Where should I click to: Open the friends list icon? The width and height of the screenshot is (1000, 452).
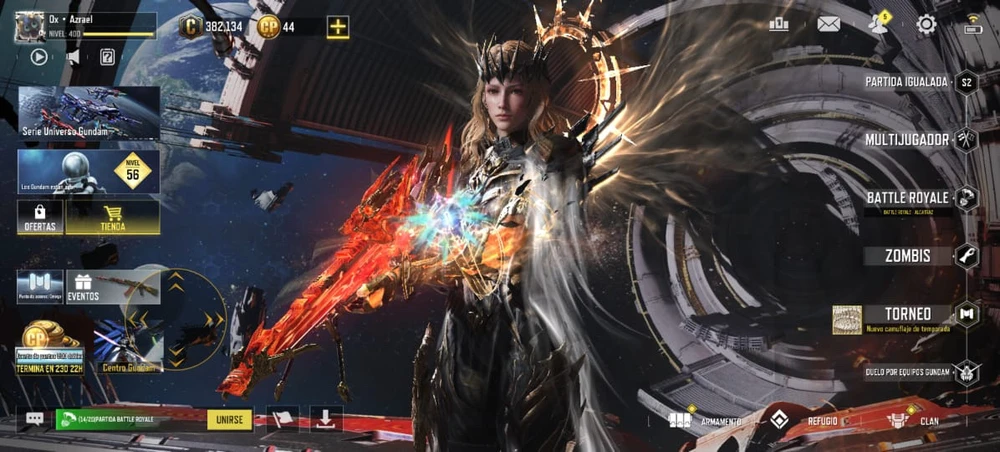pos(878,25)
